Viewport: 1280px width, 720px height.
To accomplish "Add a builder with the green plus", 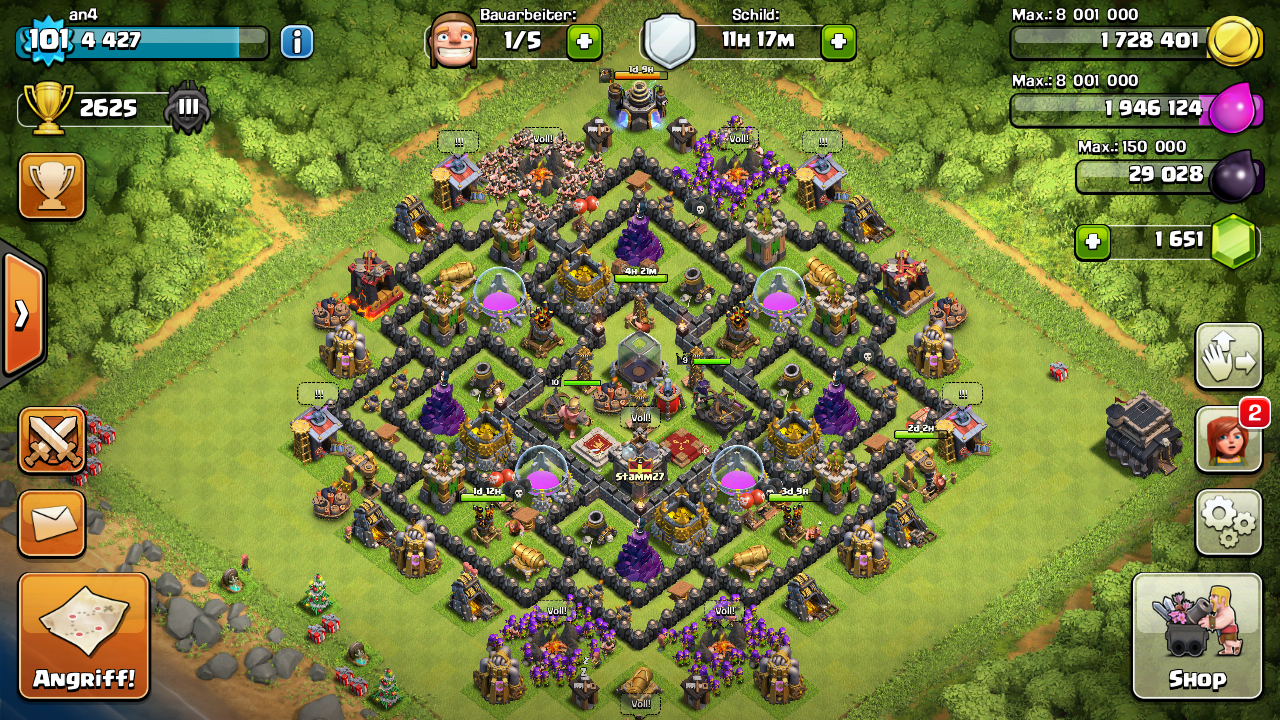I will 584,42.
